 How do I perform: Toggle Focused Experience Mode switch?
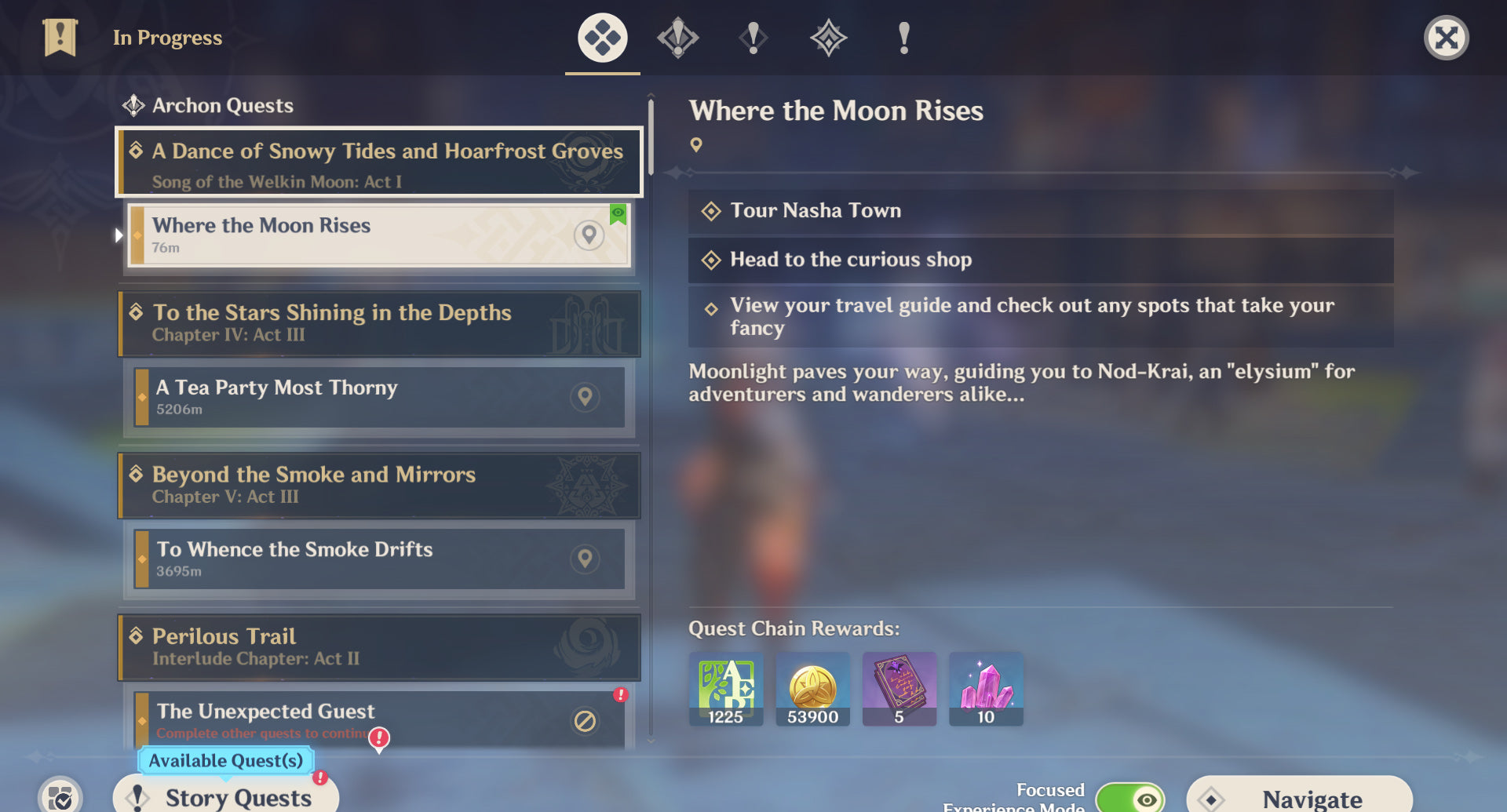pyautogui.click(x=1129, y=799)
